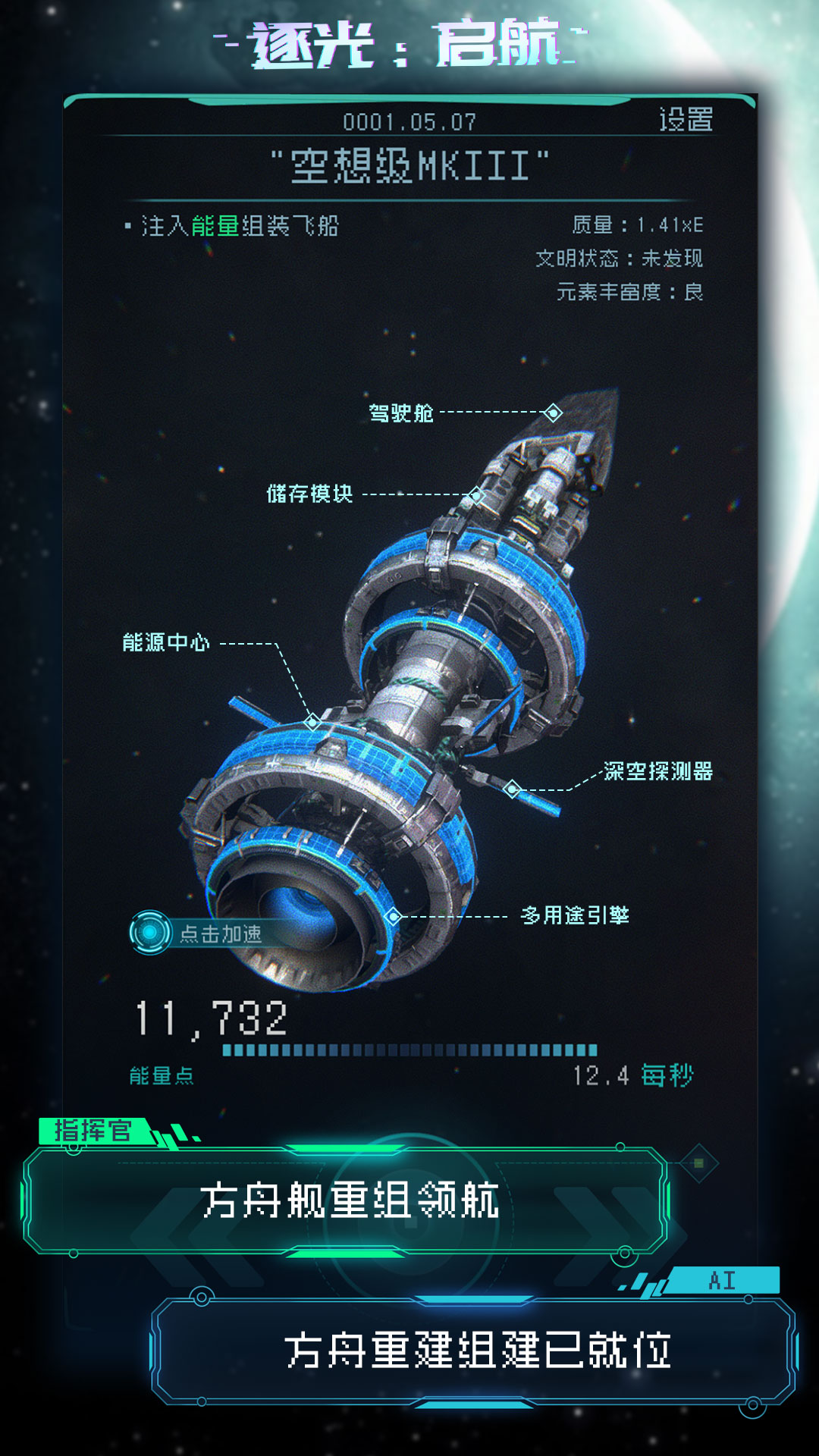Select the 驾驶舱 cockpit label
This screenshot has width=819, height=1456.
(401, 413)
